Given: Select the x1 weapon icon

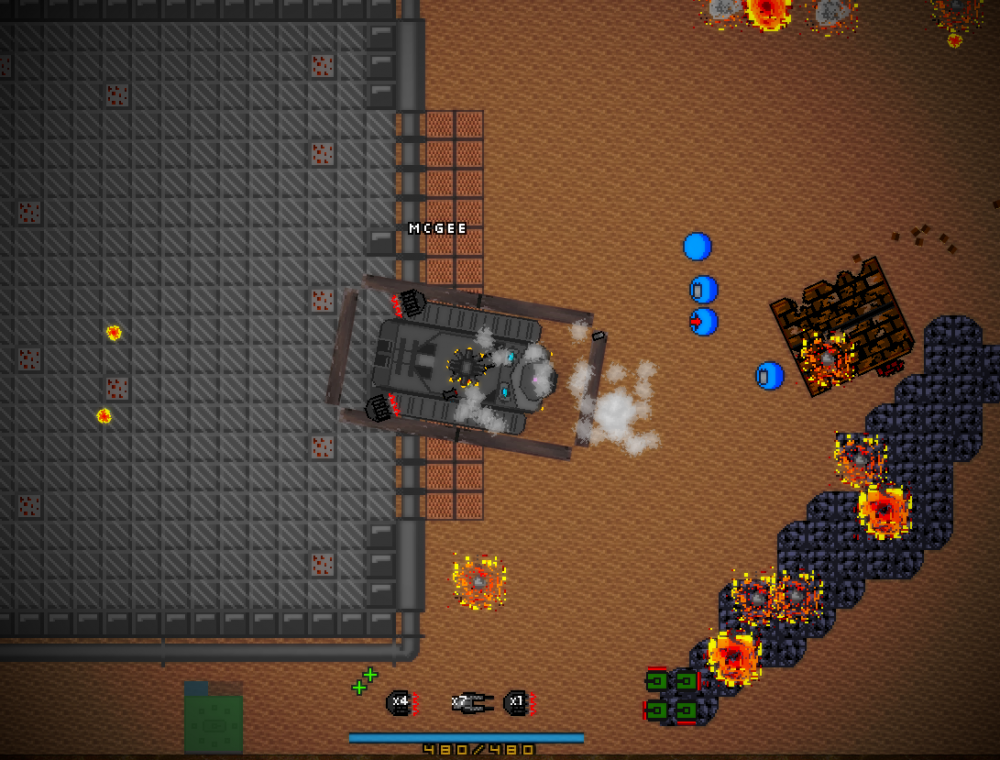Looking at the screenshot, I should (517, 702).
